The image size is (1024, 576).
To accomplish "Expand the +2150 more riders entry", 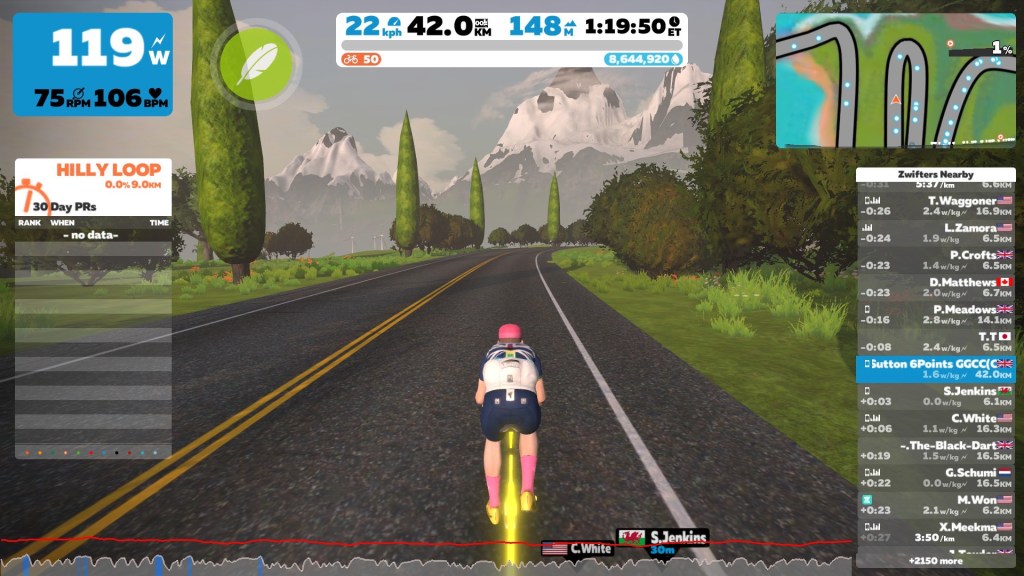I will point(936,560).
